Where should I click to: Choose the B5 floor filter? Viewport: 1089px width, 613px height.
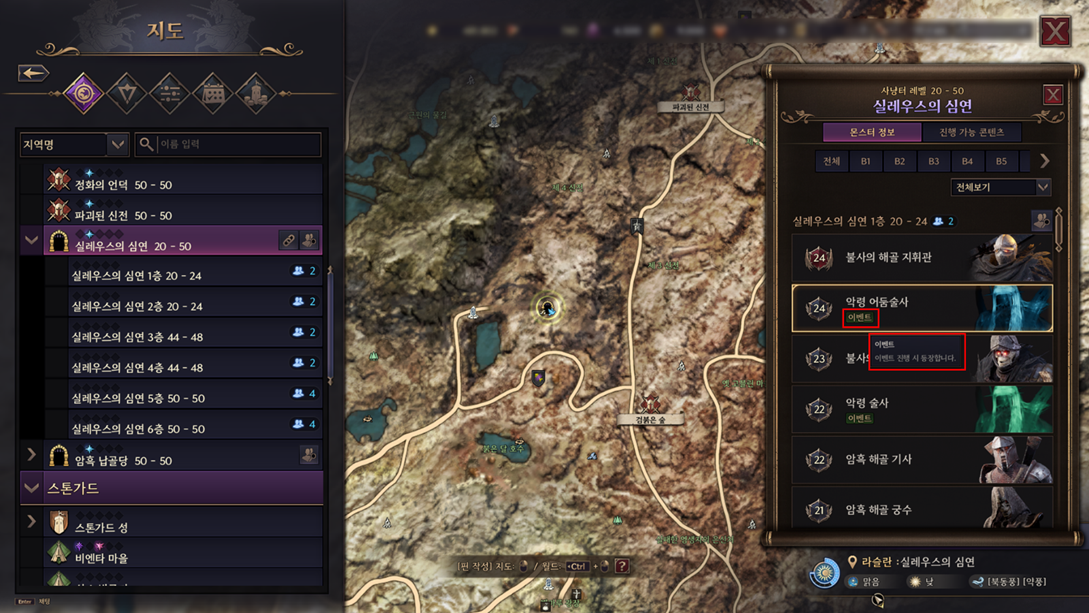pos(1001,161)
